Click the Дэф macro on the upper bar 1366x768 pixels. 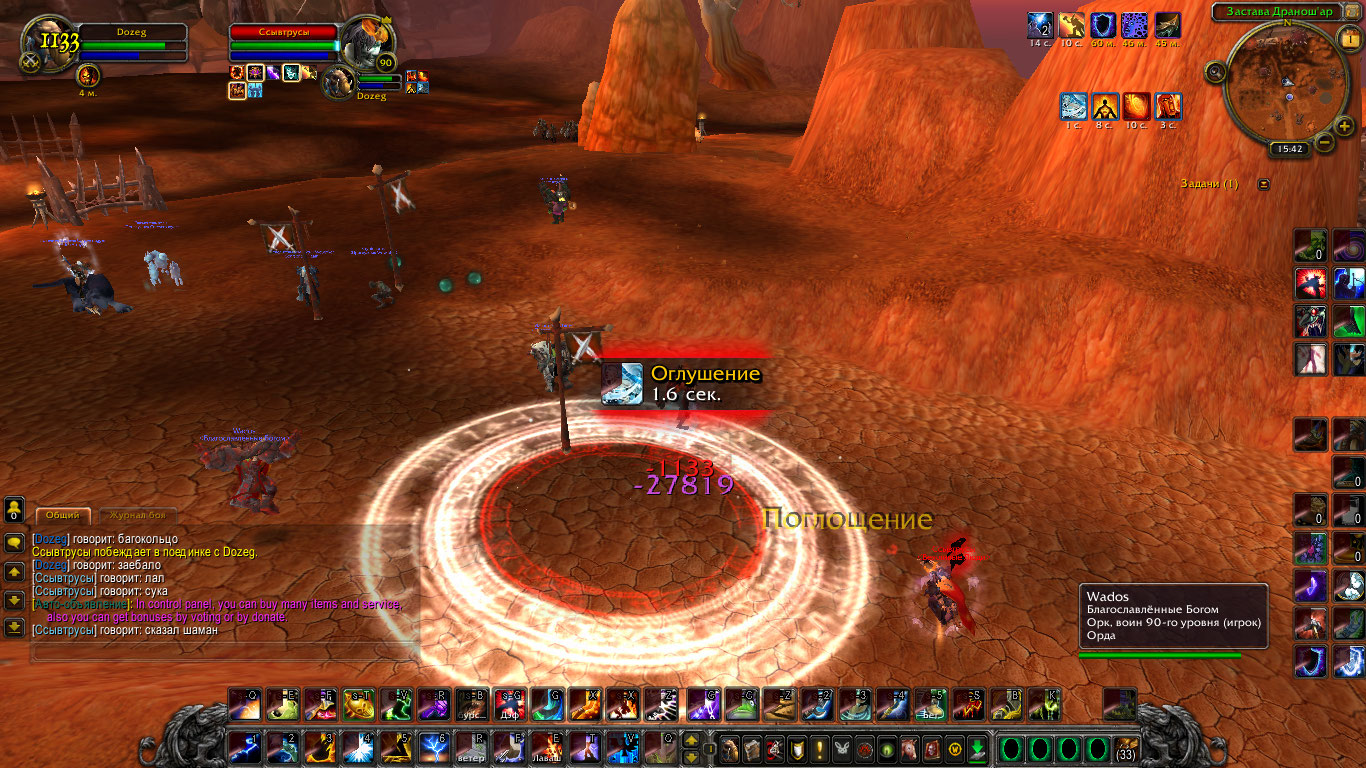pos(509,705)
